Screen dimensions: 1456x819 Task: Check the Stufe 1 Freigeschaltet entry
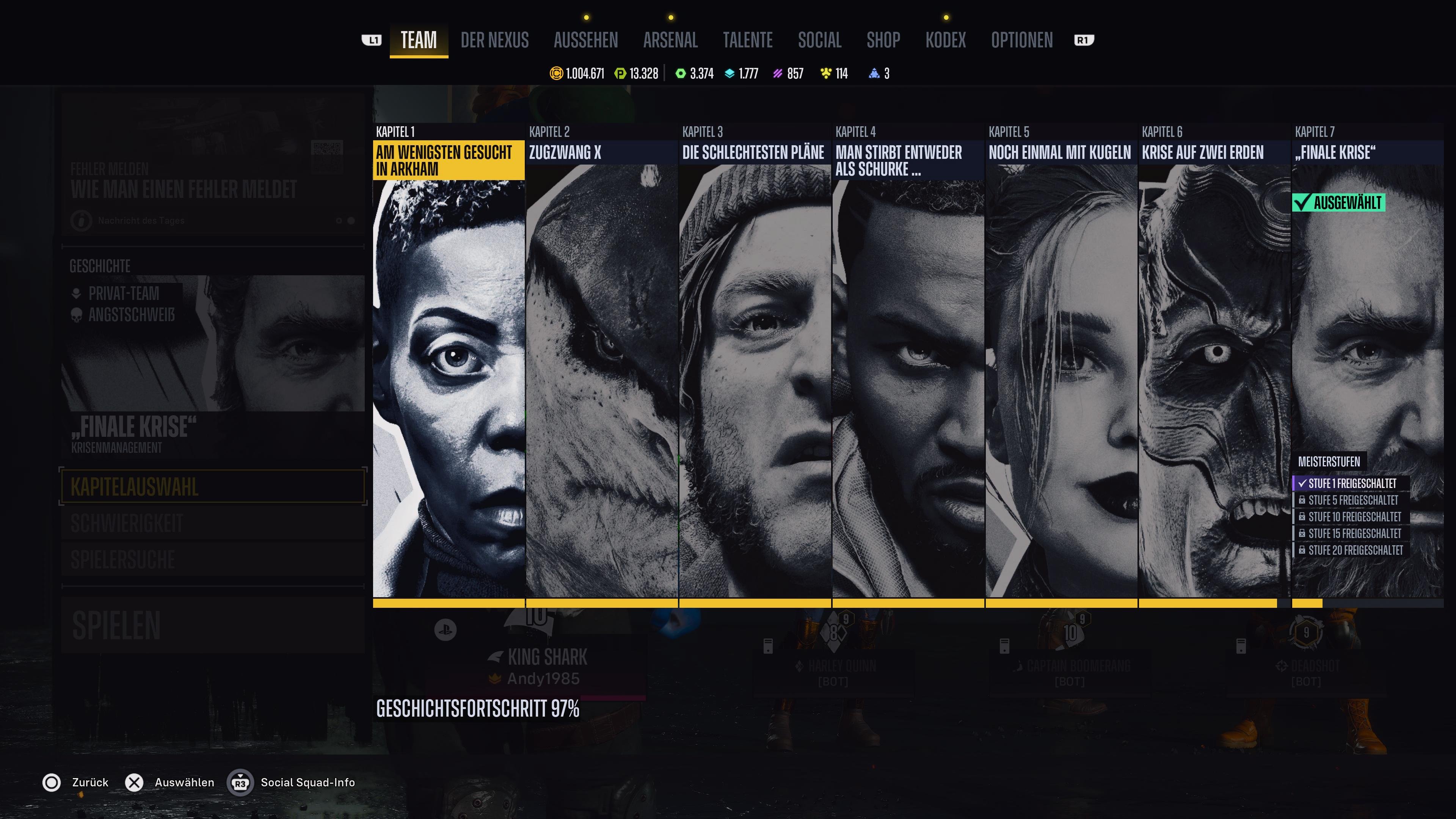(1351, 483)
